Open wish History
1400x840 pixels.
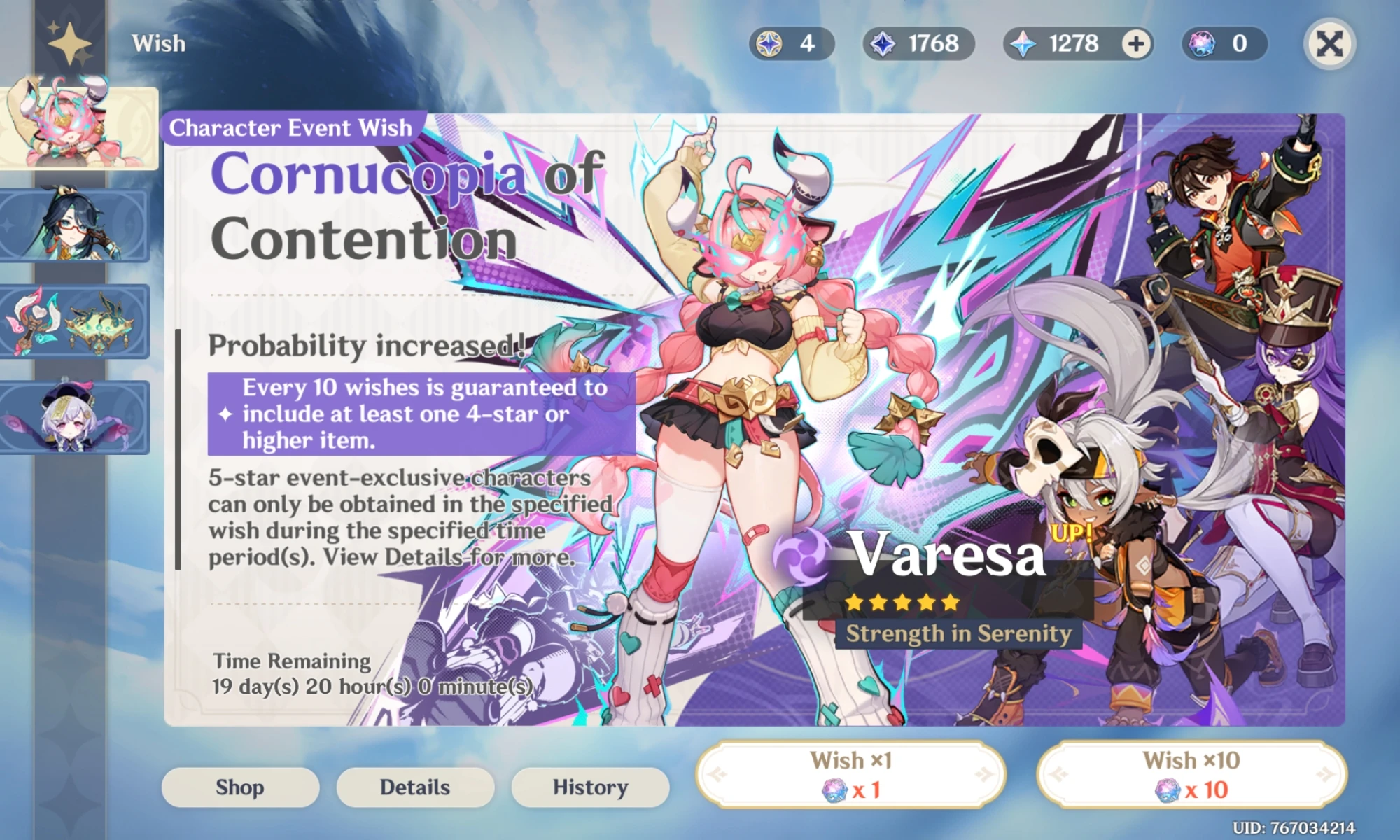pyautogui.click(x=589, y=787)
